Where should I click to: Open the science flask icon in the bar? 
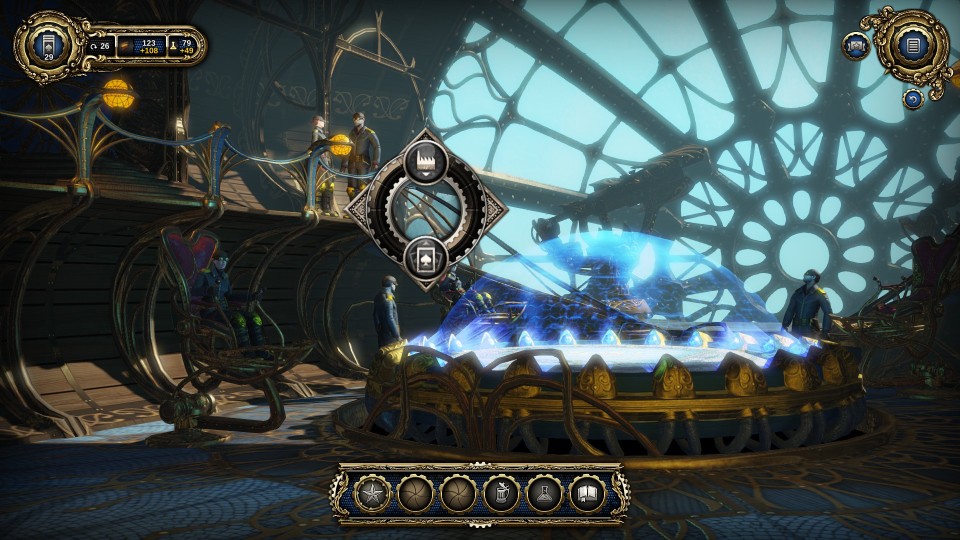543,493
